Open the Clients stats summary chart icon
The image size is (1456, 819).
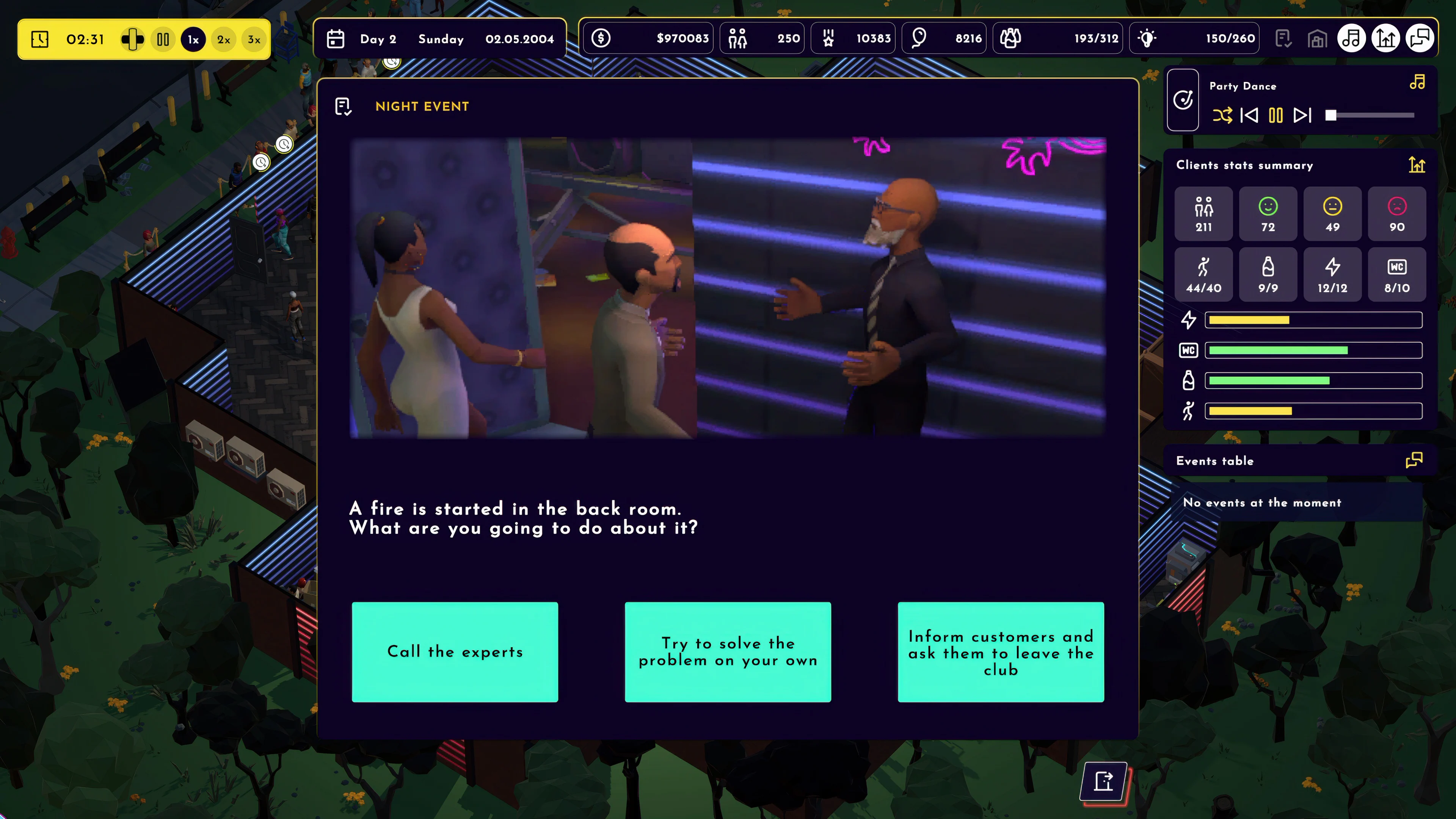point(1417,166)
